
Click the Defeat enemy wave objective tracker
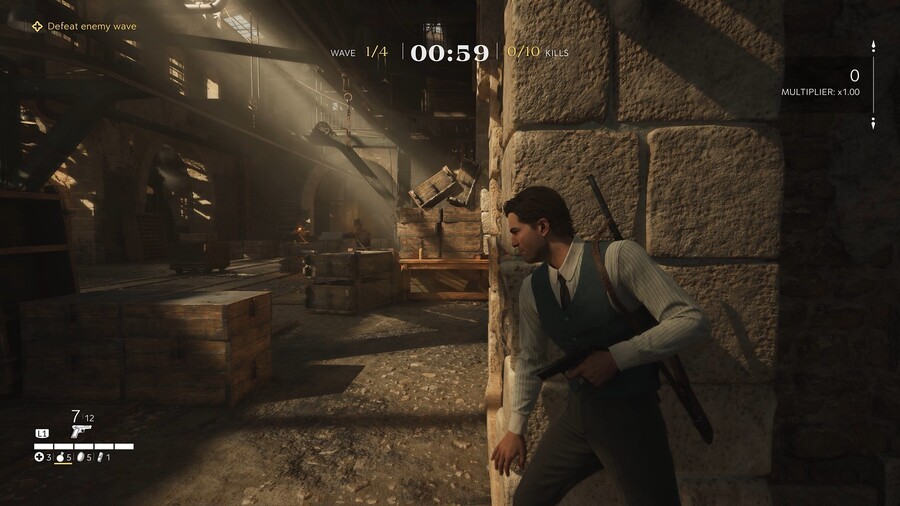click(x=83, y=26)
